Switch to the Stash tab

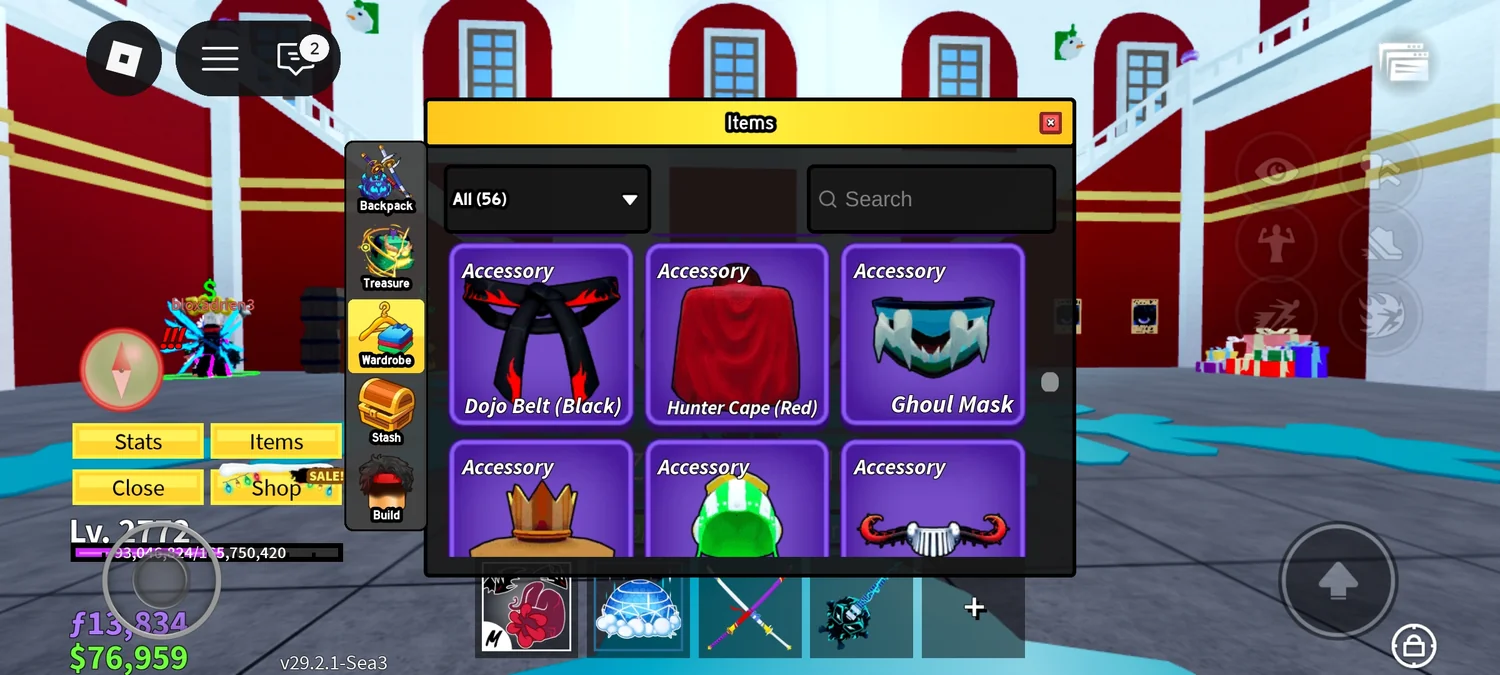[386, 412]
